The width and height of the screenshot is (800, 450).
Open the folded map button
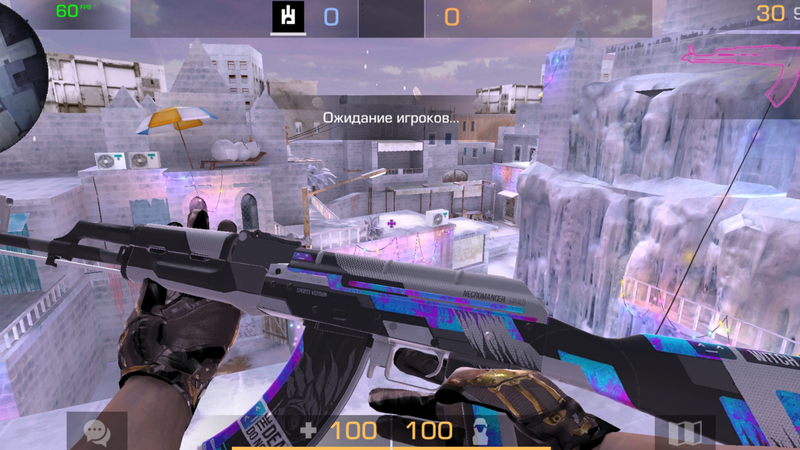pos(684,433)
